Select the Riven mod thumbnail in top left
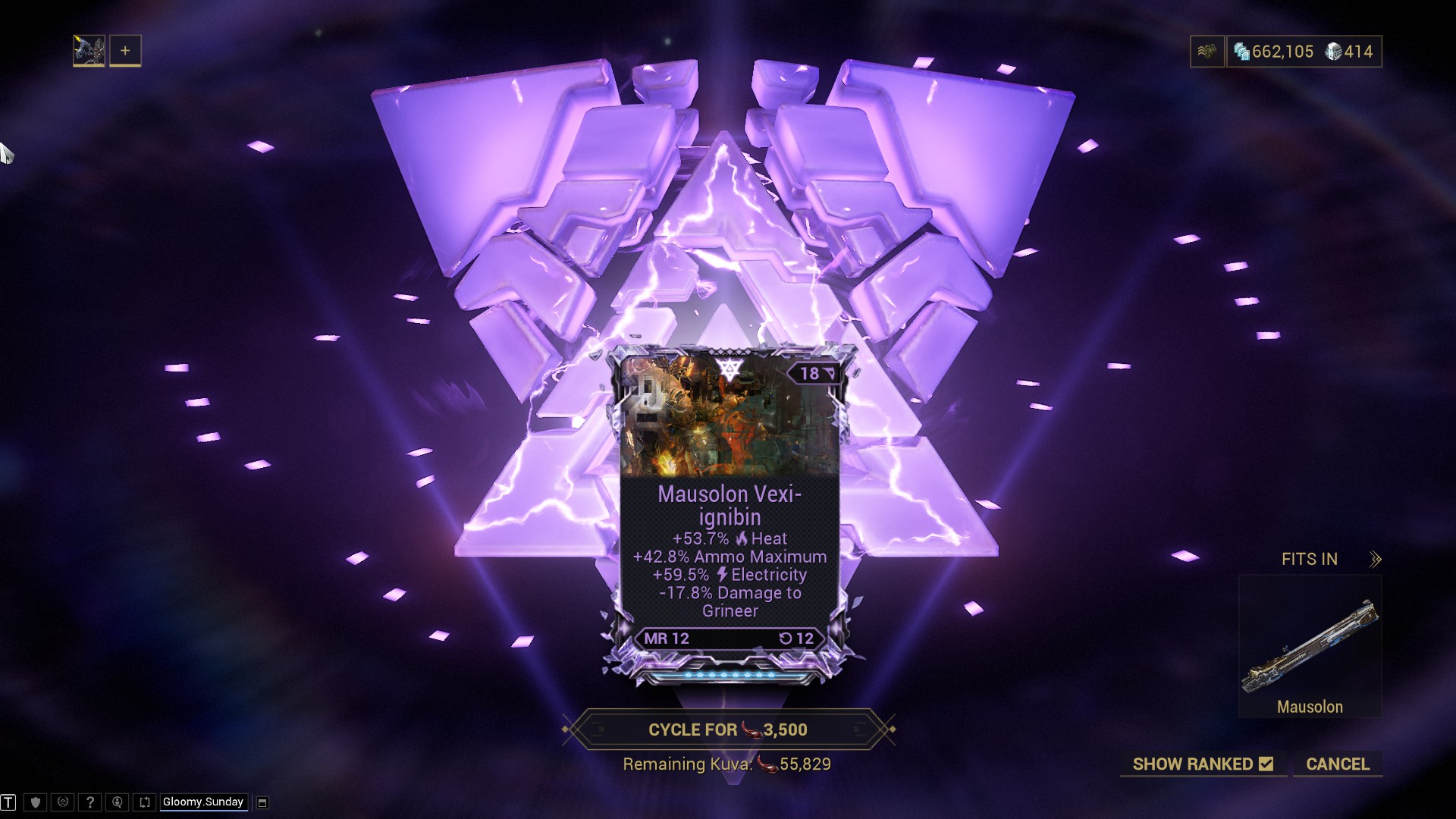This screenshot has height=819, width=1456. [89, 50]
